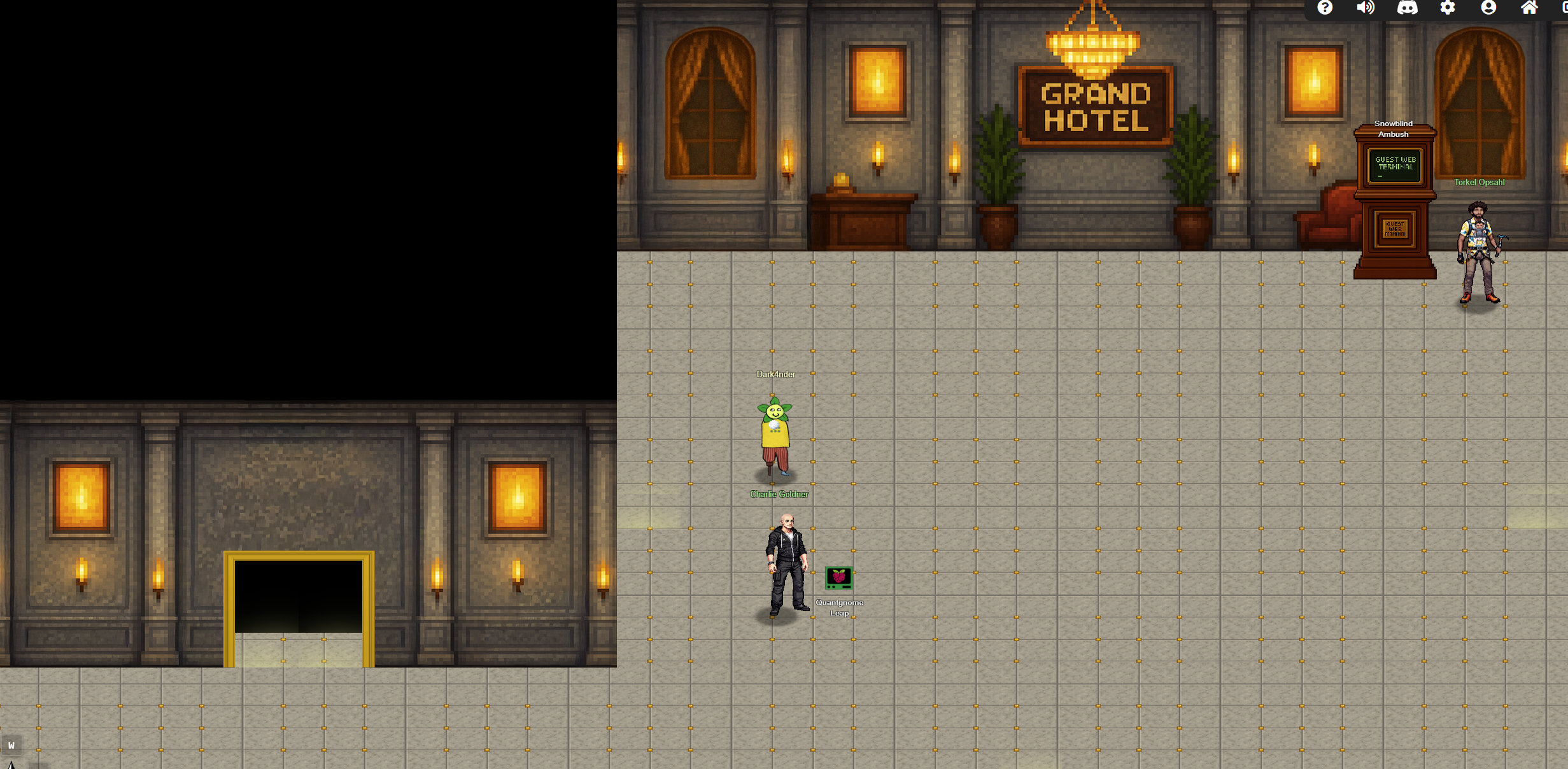Open your profile account icon
Image resolution: width=1568 pixels, height=769 pixels.
[x=1488, y=8]
